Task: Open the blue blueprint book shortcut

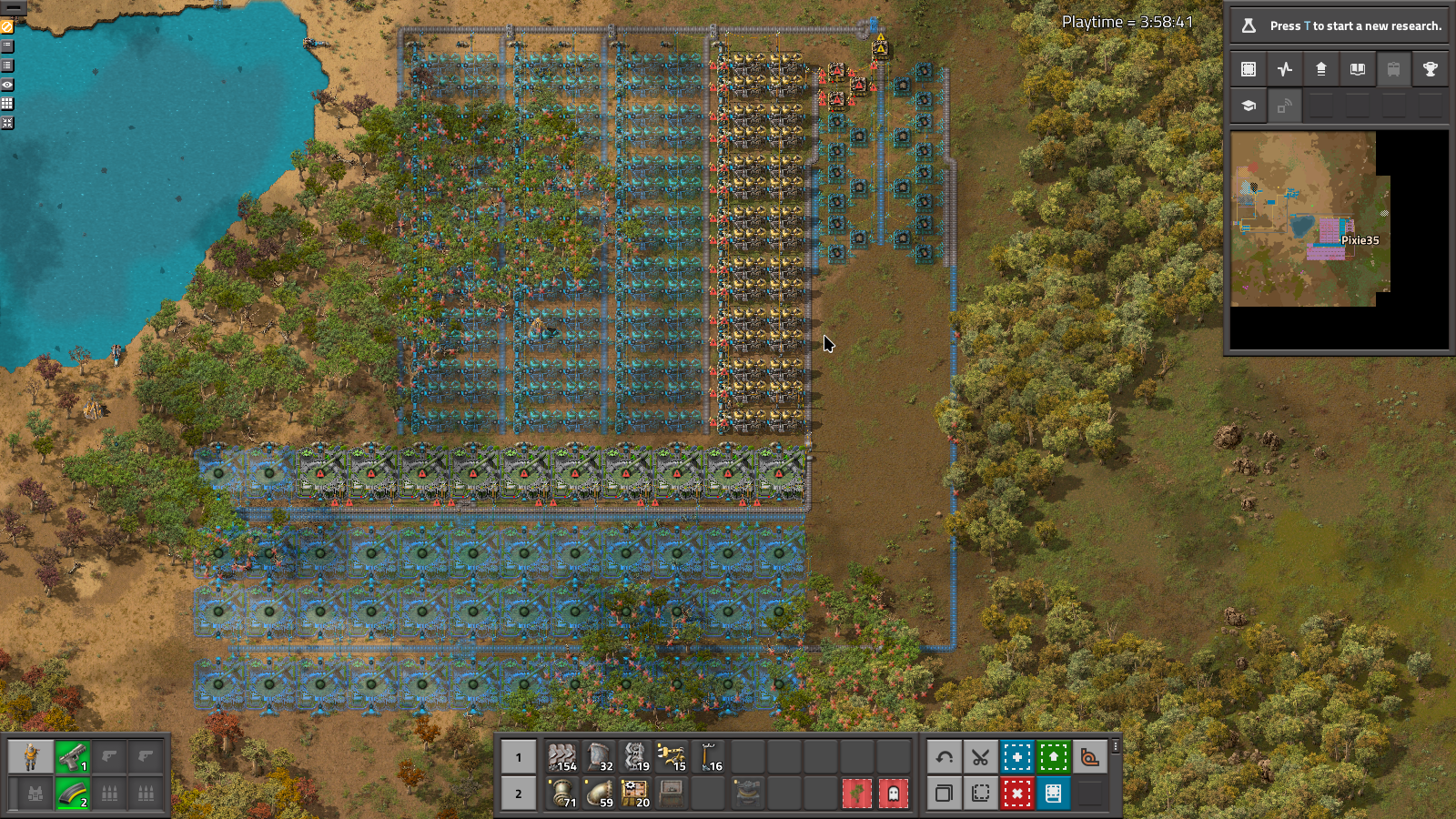Action: (1053, 794)
